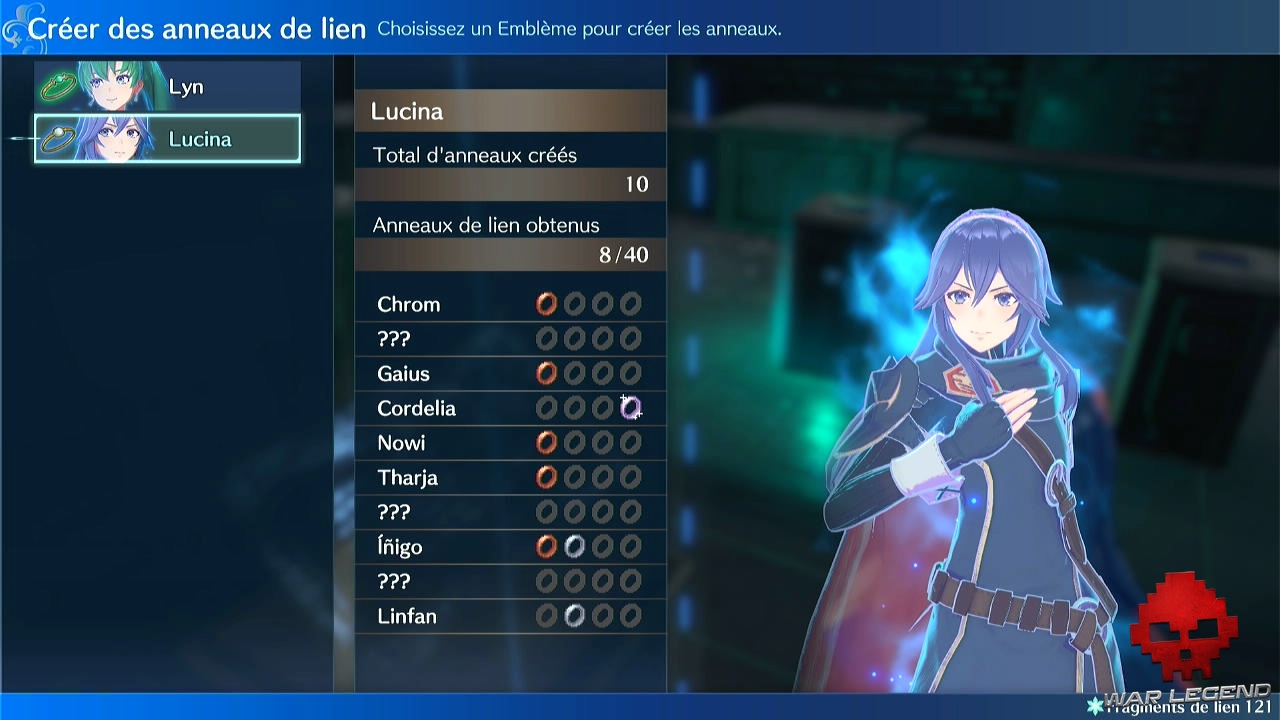This screenshot has width=1280, height=720.
Task: Toggle the last empty slot for Linfan
Action: [x=630, y=616]
